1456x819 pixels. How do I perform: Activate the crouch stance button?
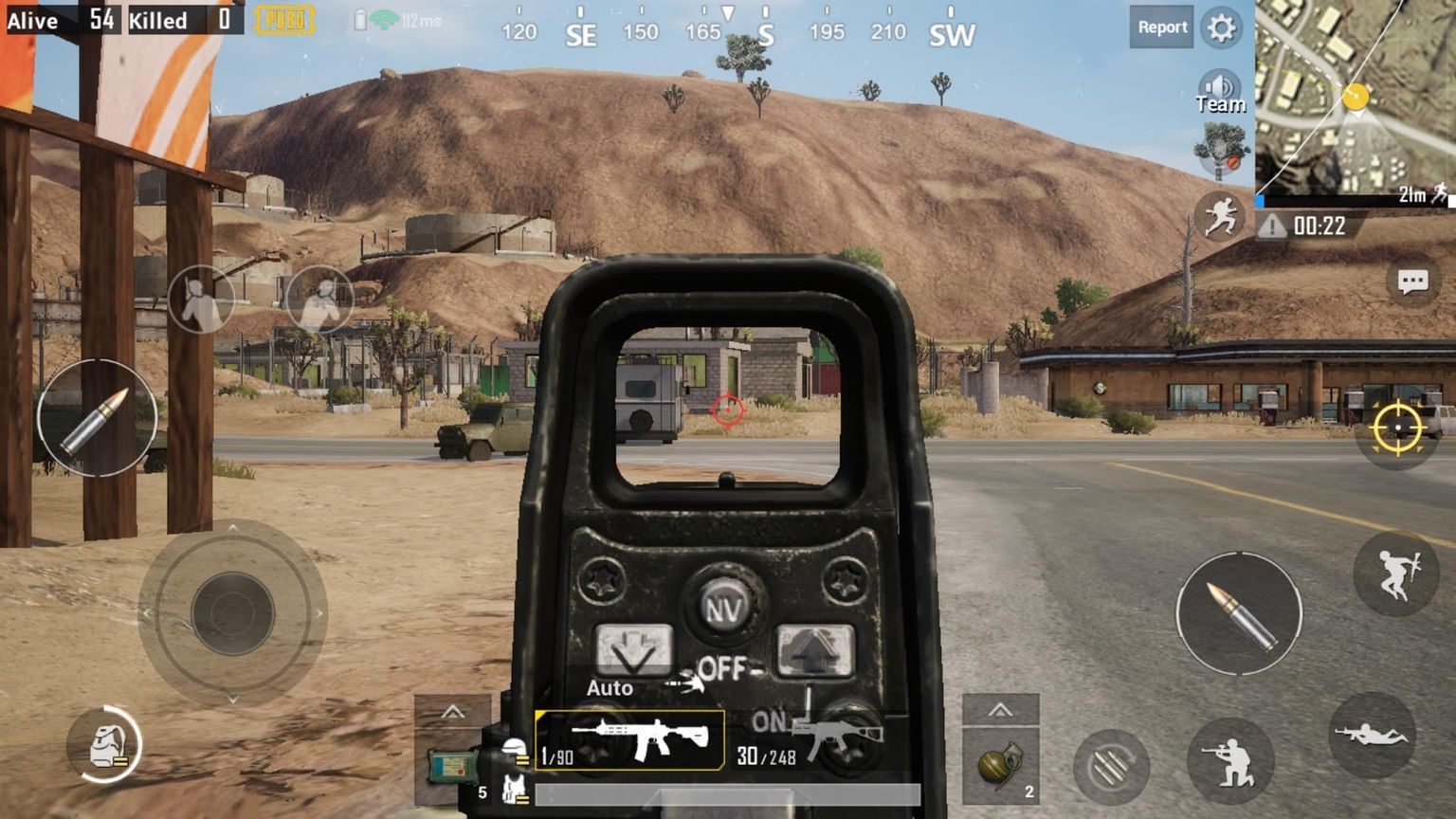coord(1231,762)
